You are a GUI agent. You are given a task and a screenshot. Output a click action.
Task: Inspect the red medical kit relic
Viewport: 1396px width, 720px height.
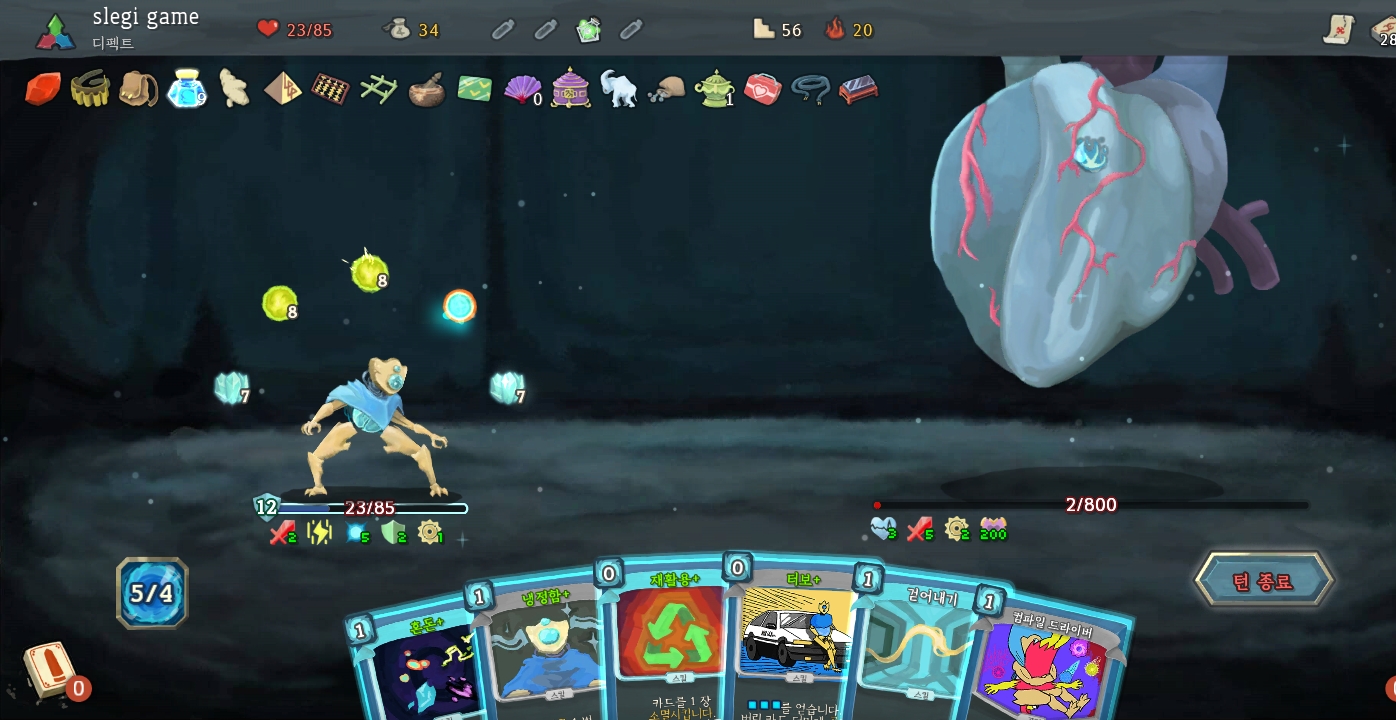[762, 89]
